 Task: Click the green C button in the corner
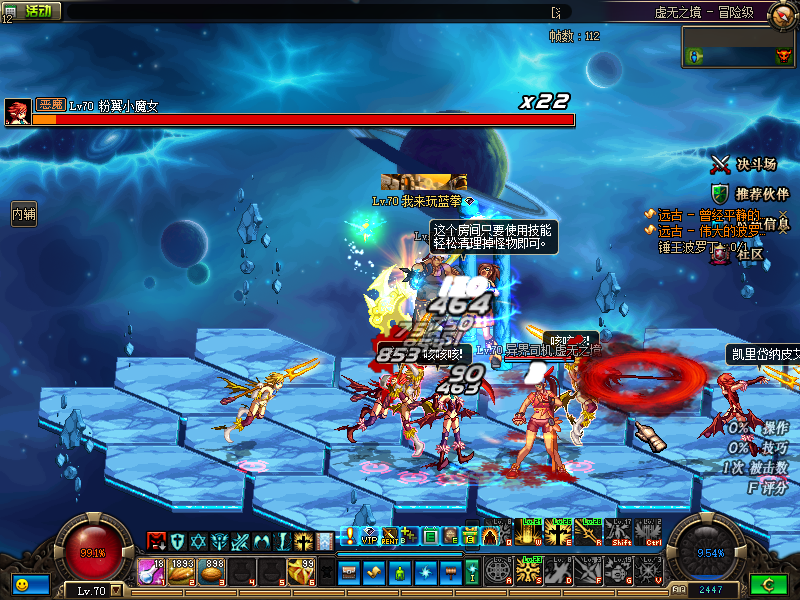(x=769, y=583)
